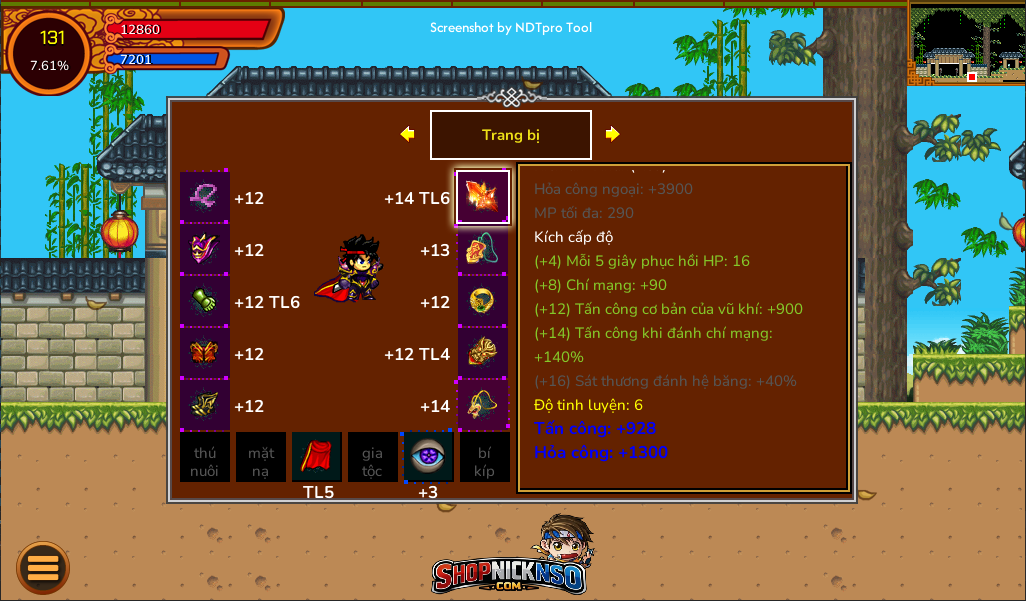Choose the purple eye item slot +3
Screen dimensions: 1026x601
pos(428,457)
